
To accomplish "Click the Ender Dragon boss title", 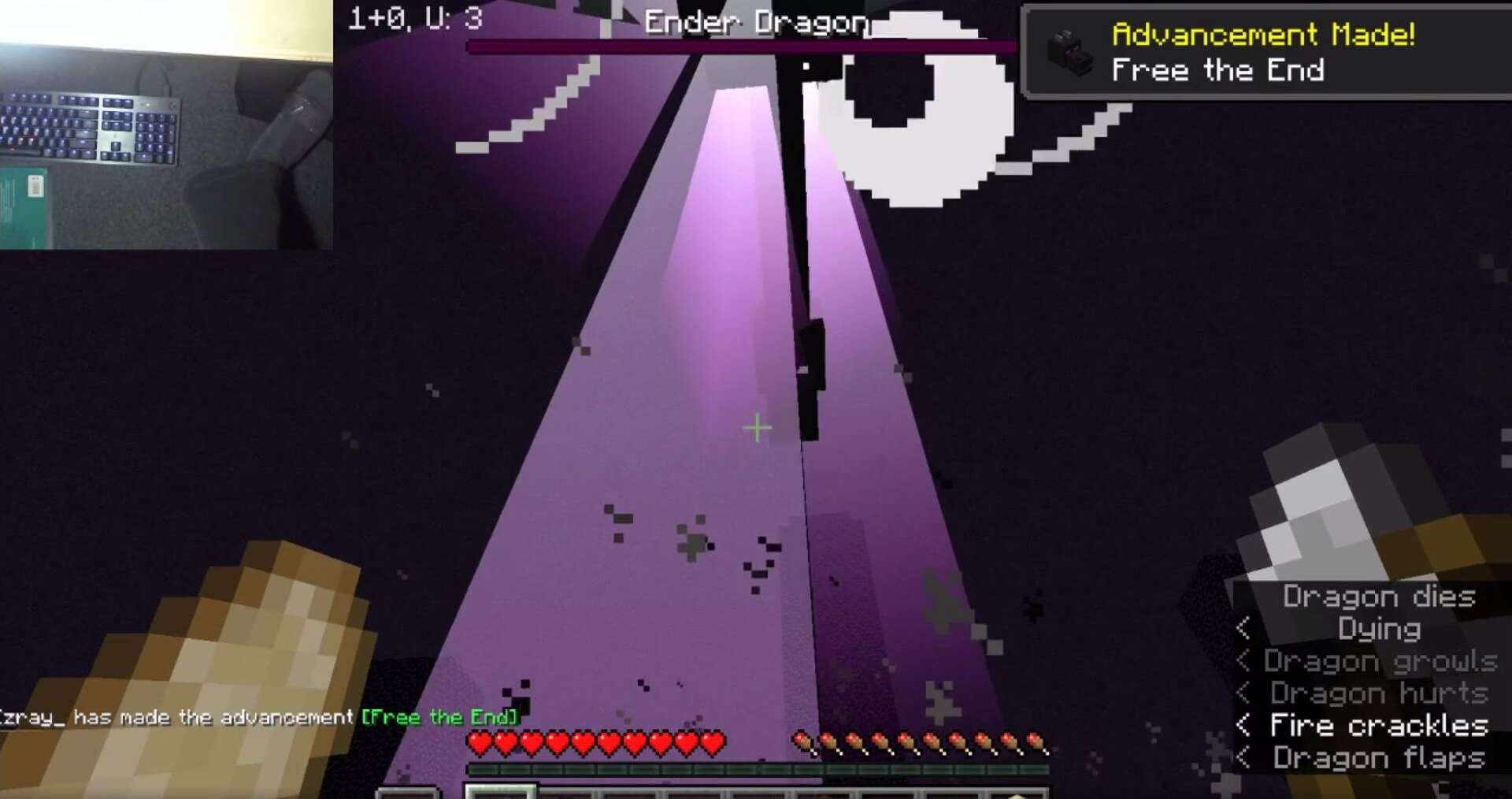I will (756, 22).
